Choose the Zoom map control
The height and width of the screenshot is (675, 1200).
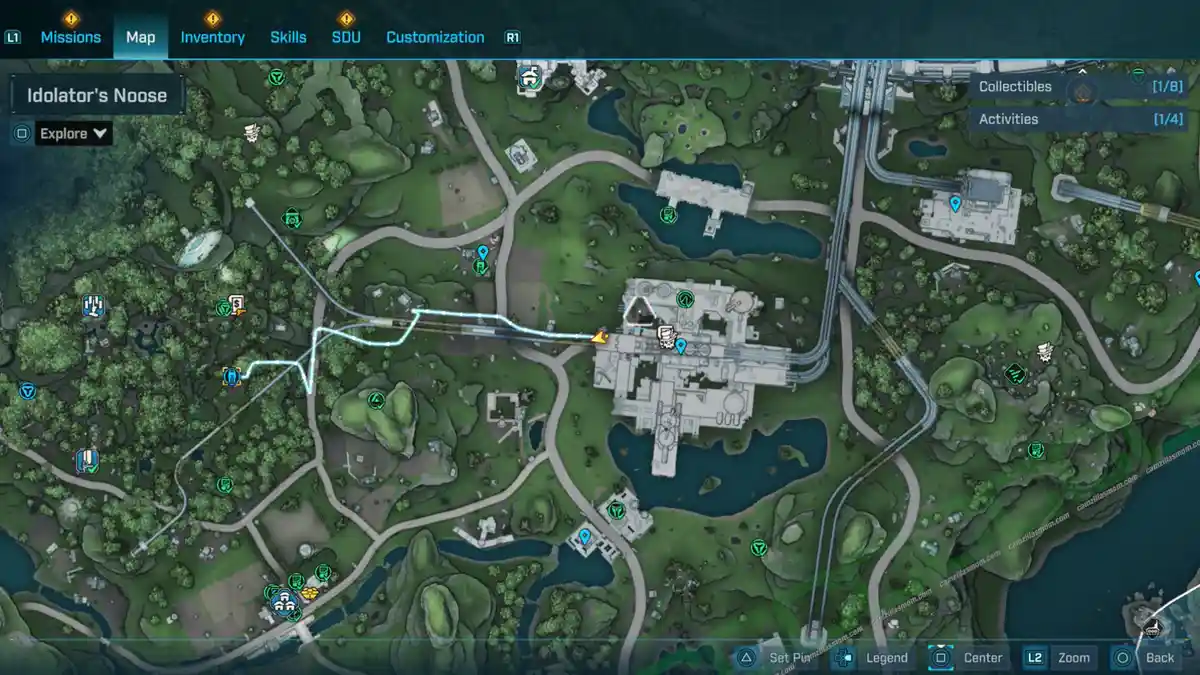(1060, 658)
